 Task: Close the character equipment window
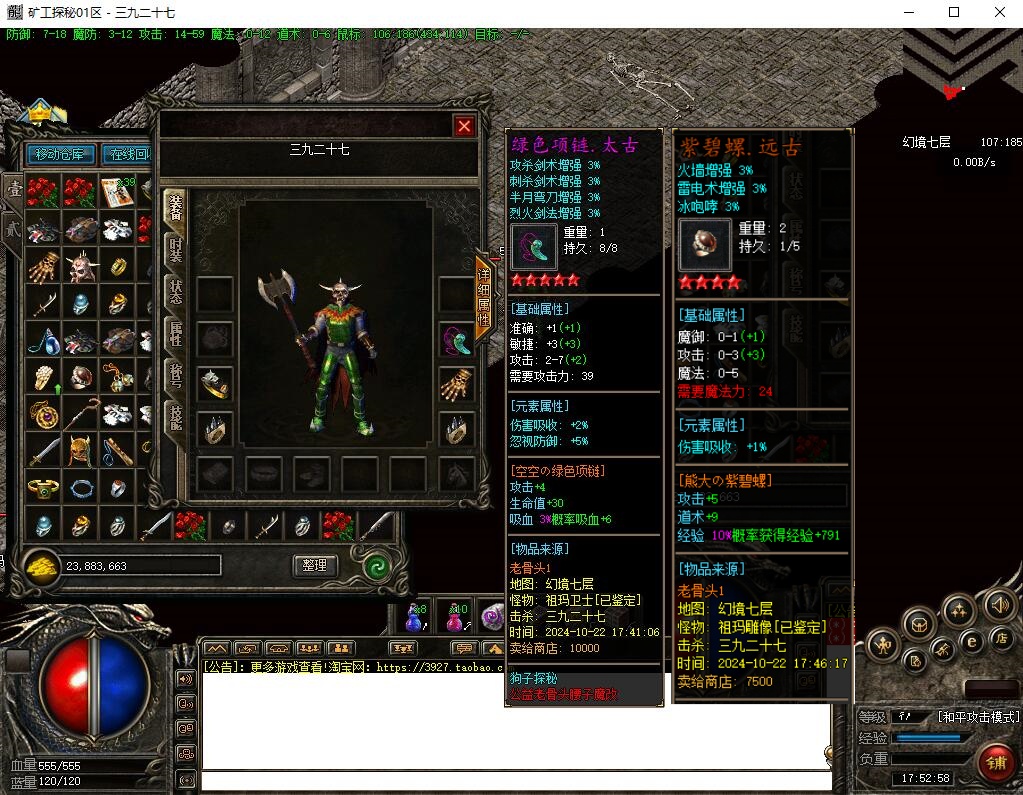click(464, 126)
